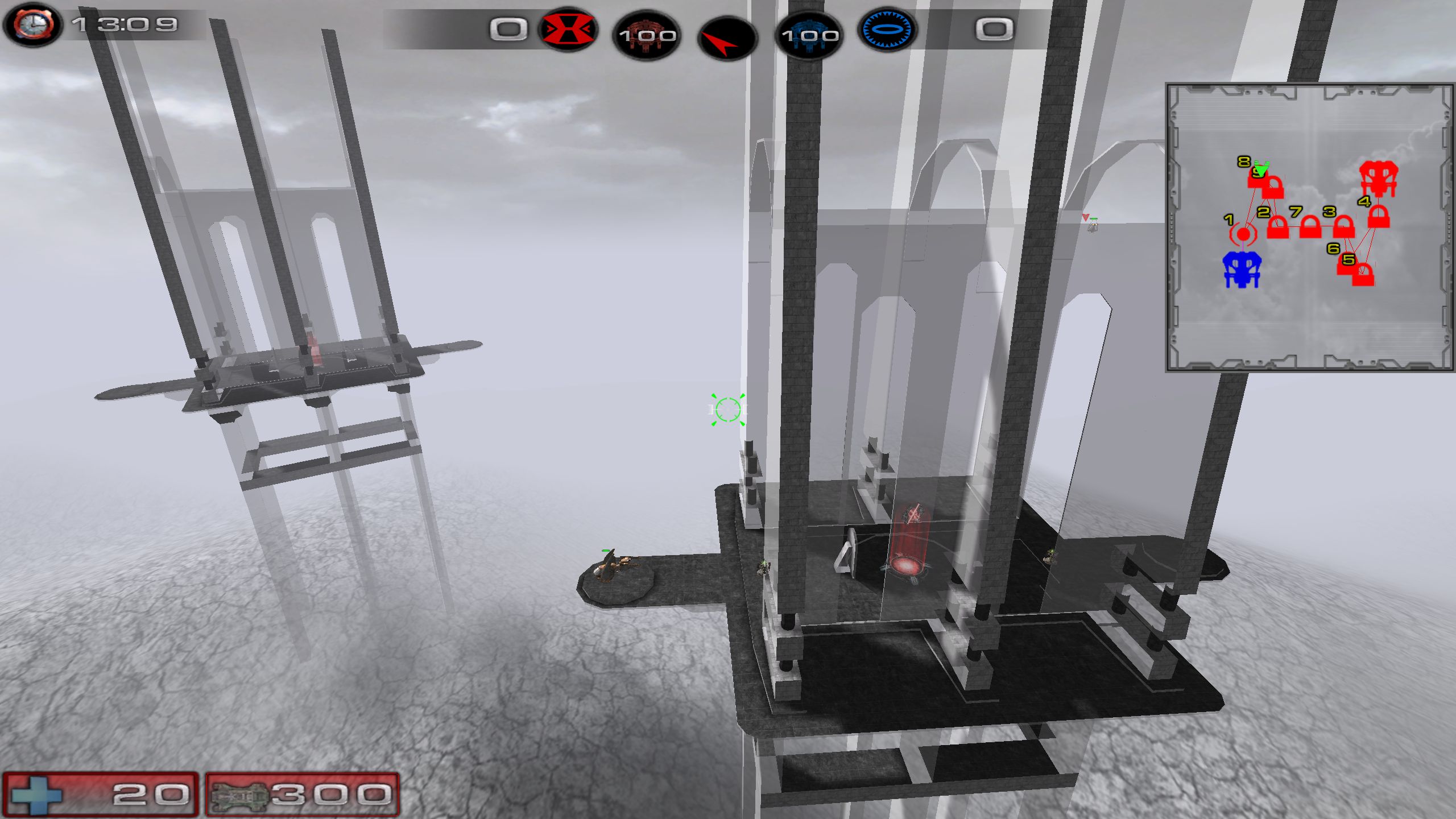Click the match clock icon
Viewport: 1456px width, 819px height.
(33, 25)
